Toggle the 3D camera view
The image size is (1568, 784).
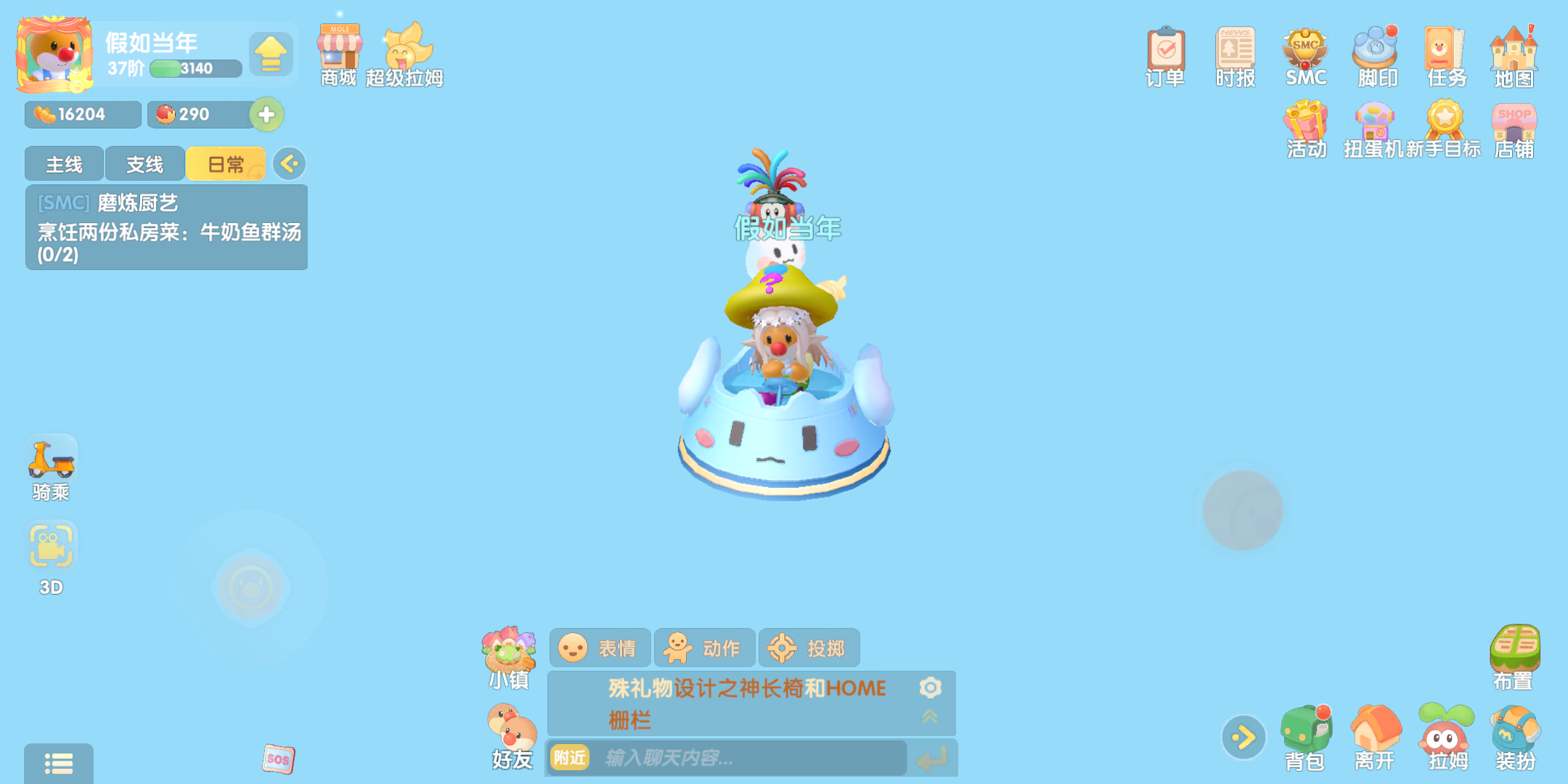[51, 544]
